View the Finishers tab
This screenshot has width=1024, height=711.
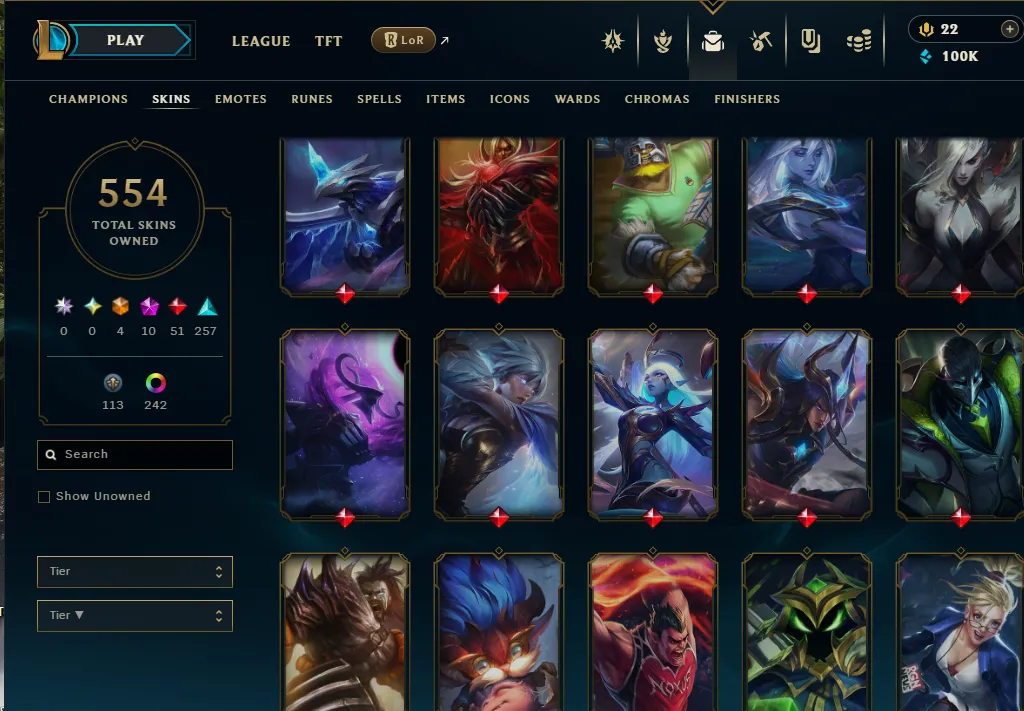(747, 99)
